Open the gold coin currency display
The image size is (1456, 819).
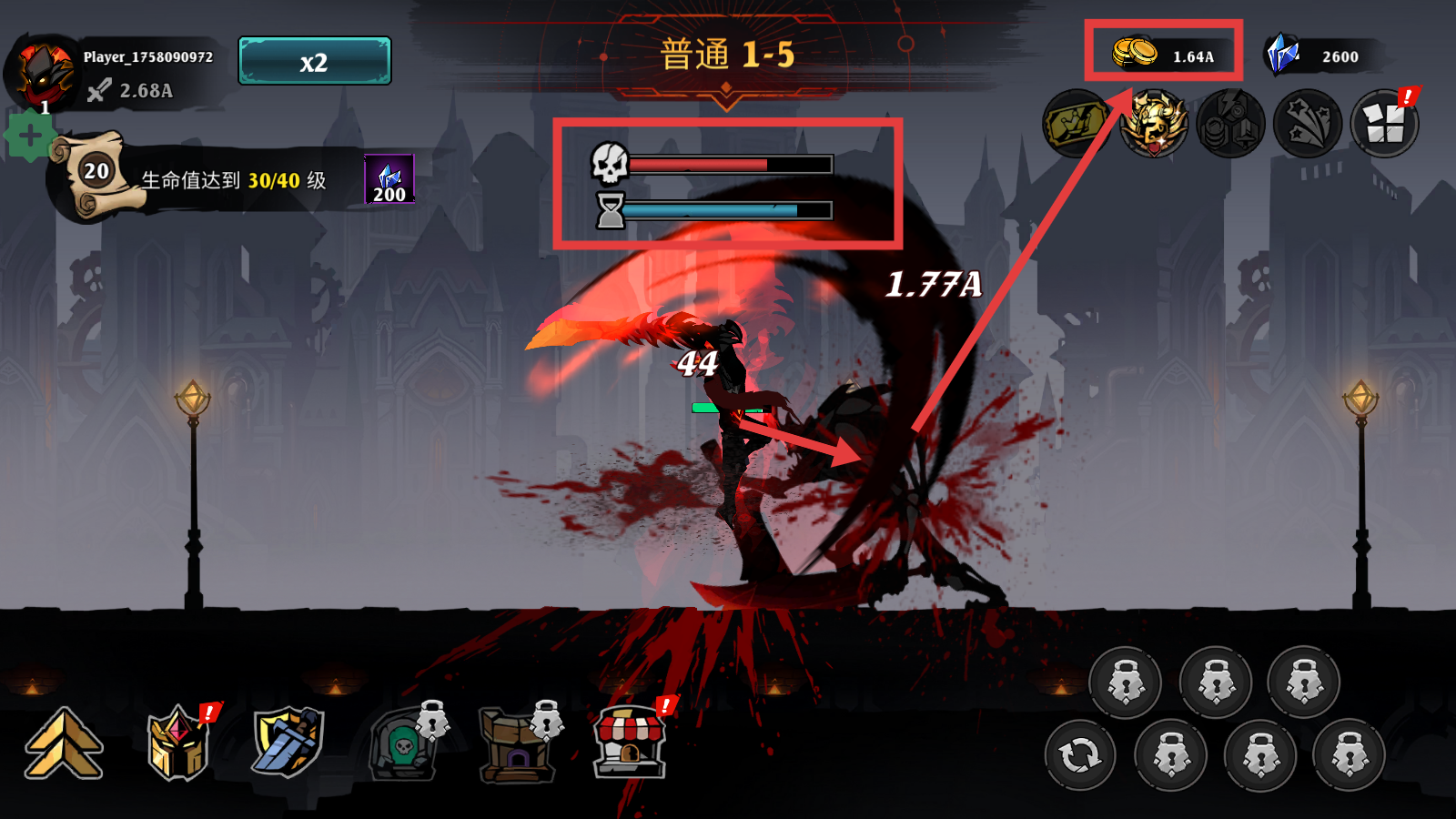pos(1163,54)
